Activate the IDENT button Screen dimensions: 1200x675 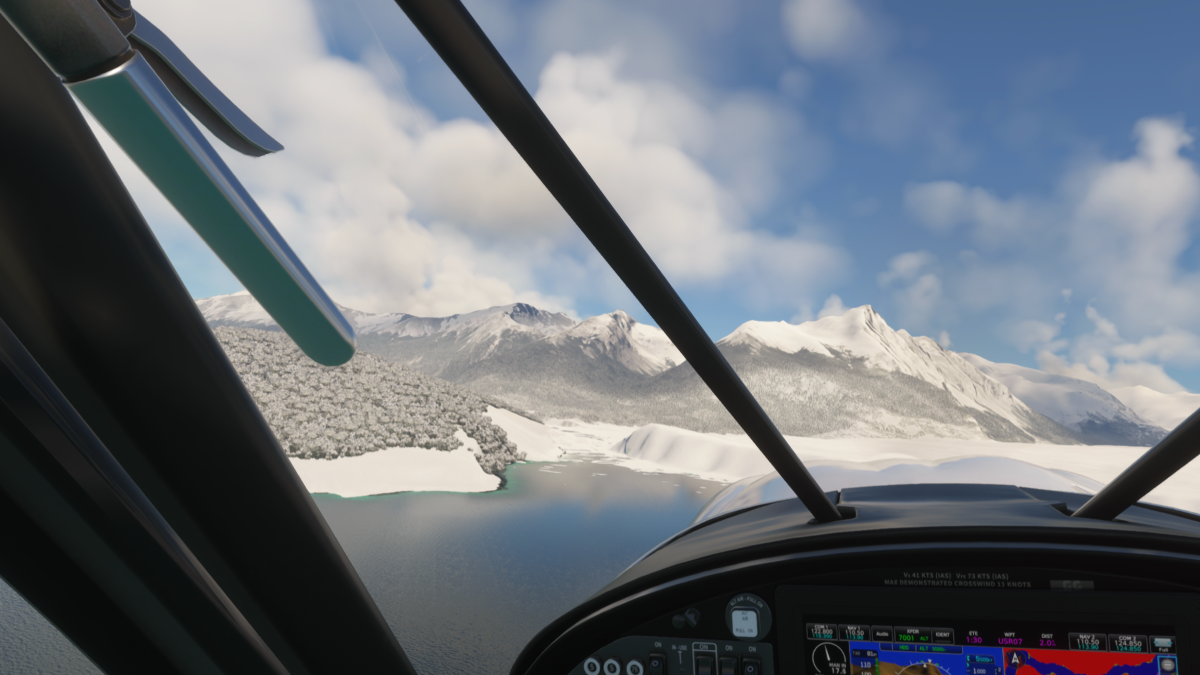coord(942,634)
